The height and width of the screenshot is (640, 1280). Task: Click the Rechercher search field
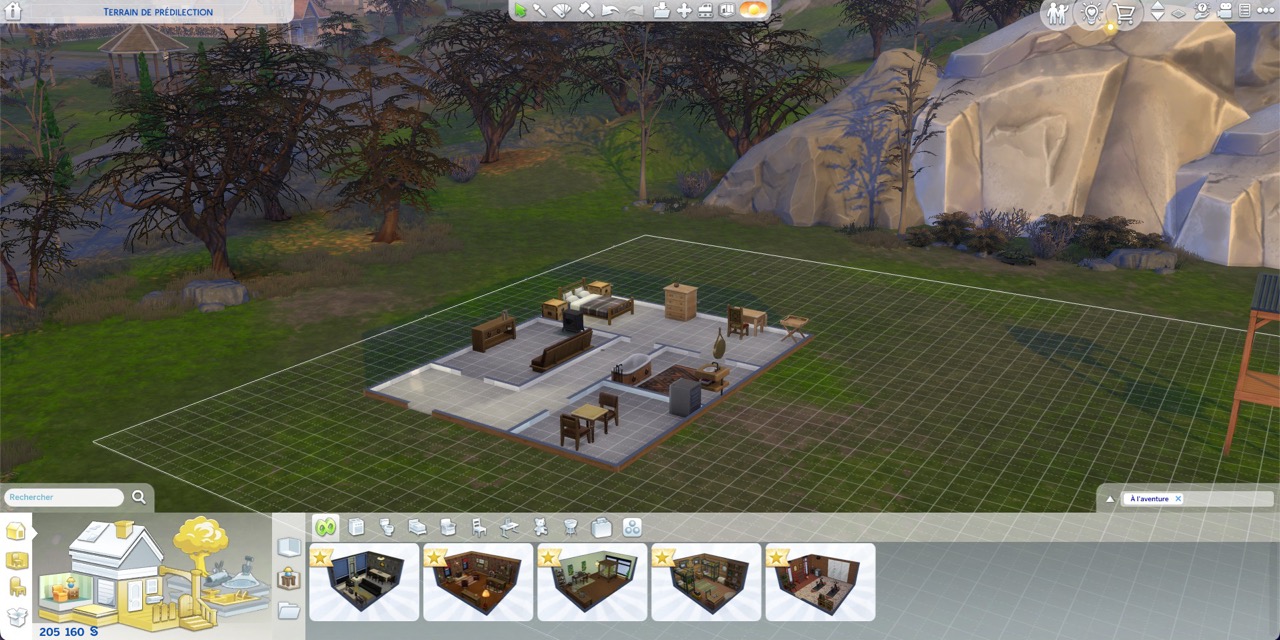(x=64, y=497)
